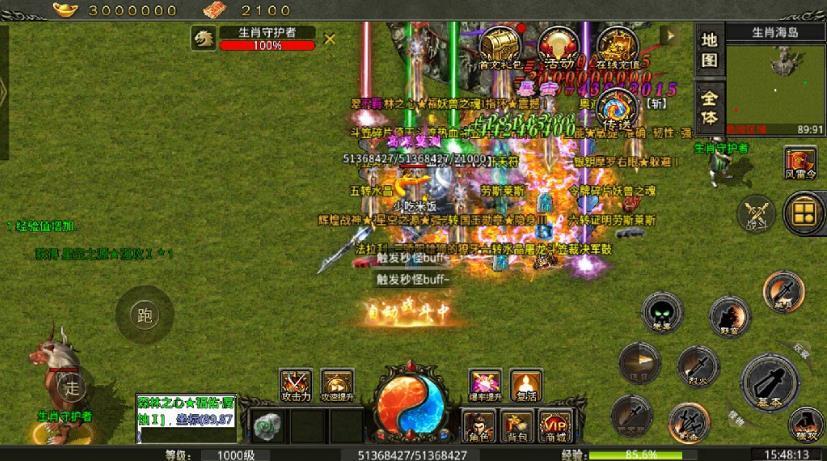This screenshot has height=461, width=827.
Task: Tap the 走 walk button
Action: point(69,385)
